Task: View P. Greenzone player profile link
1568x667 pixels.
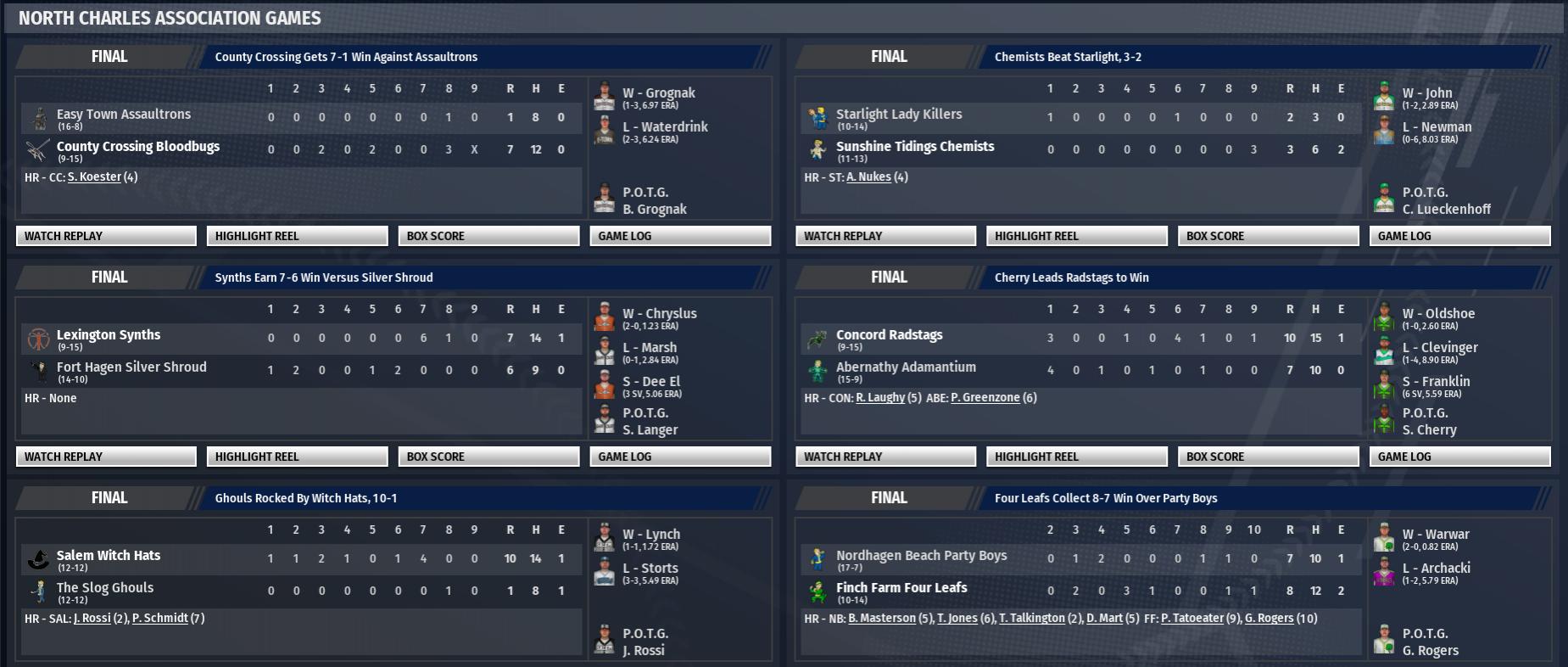Action: pyautogui.click(x=985, y=398)
